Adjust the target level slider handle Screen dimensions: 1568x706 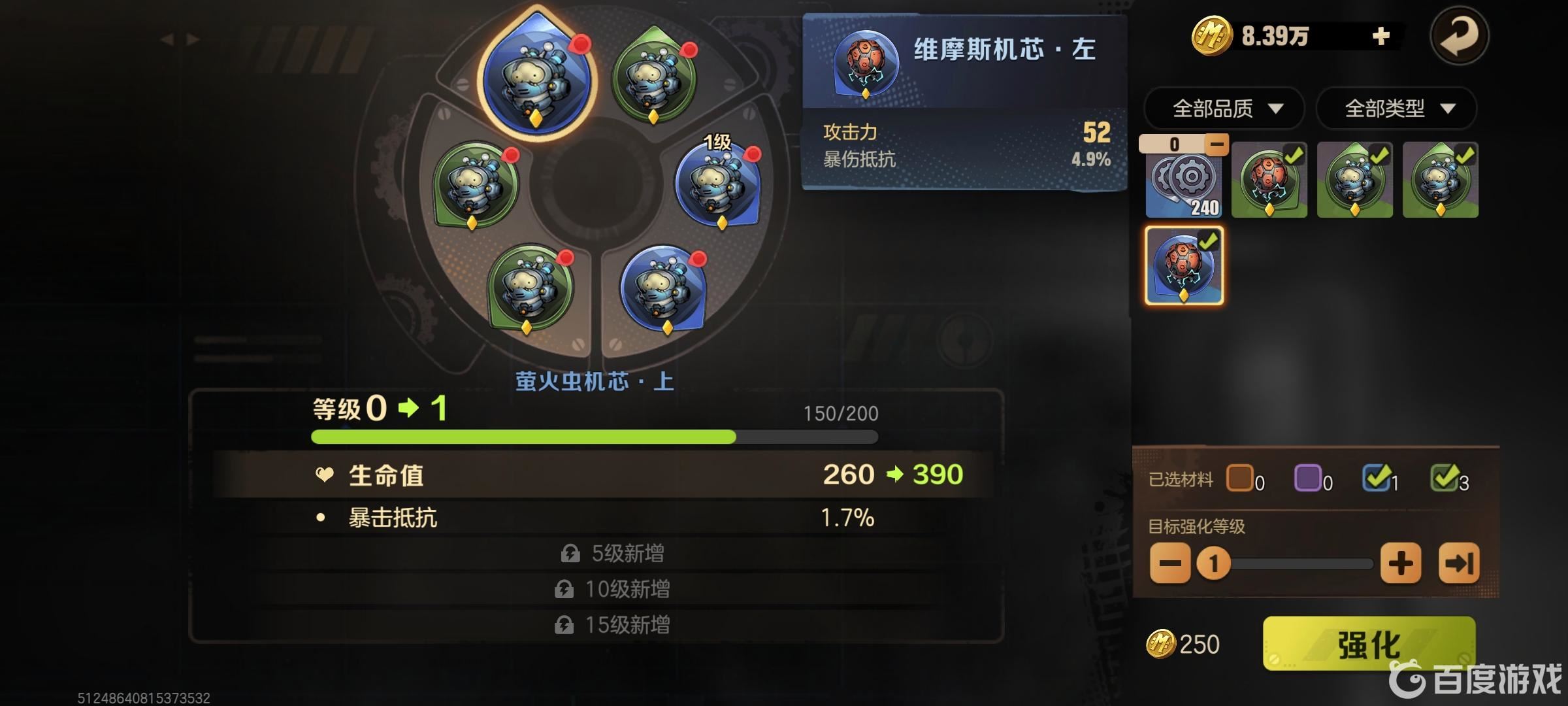pyautogui.click(x=1213, y=563)
